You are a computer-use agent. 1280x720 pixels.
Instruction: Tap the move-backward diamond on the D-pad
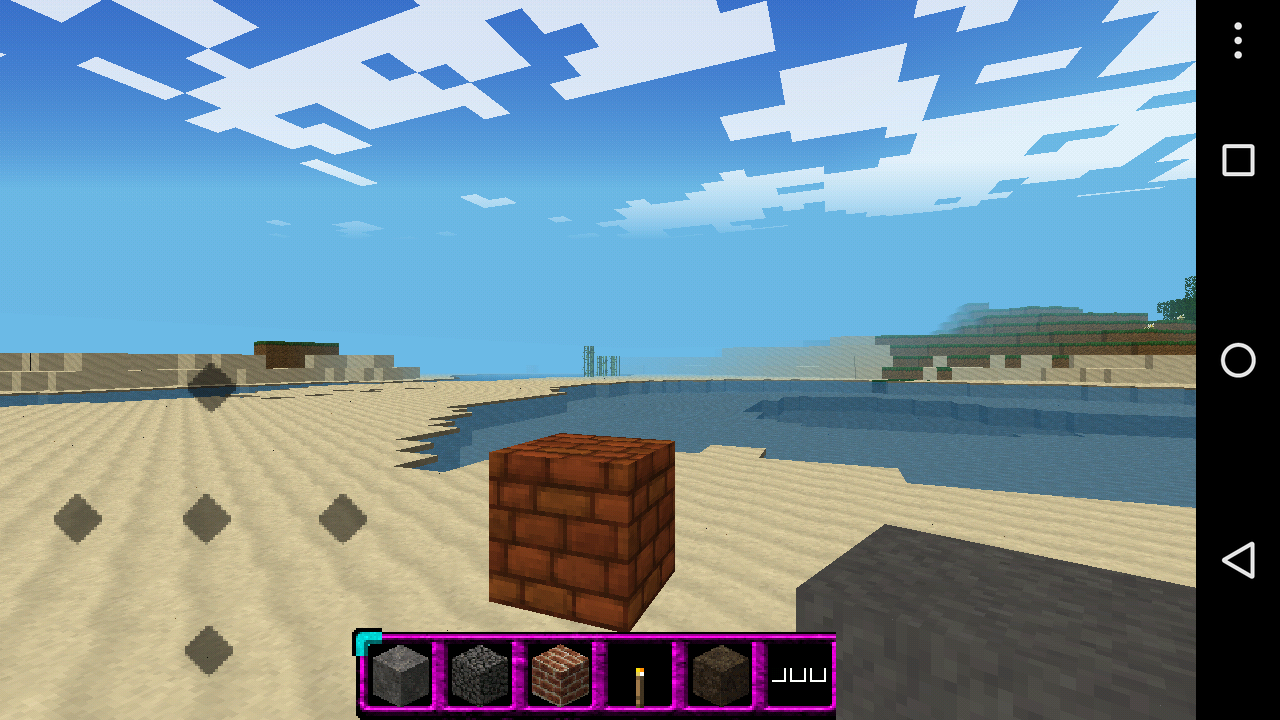[x=209, y=650]
